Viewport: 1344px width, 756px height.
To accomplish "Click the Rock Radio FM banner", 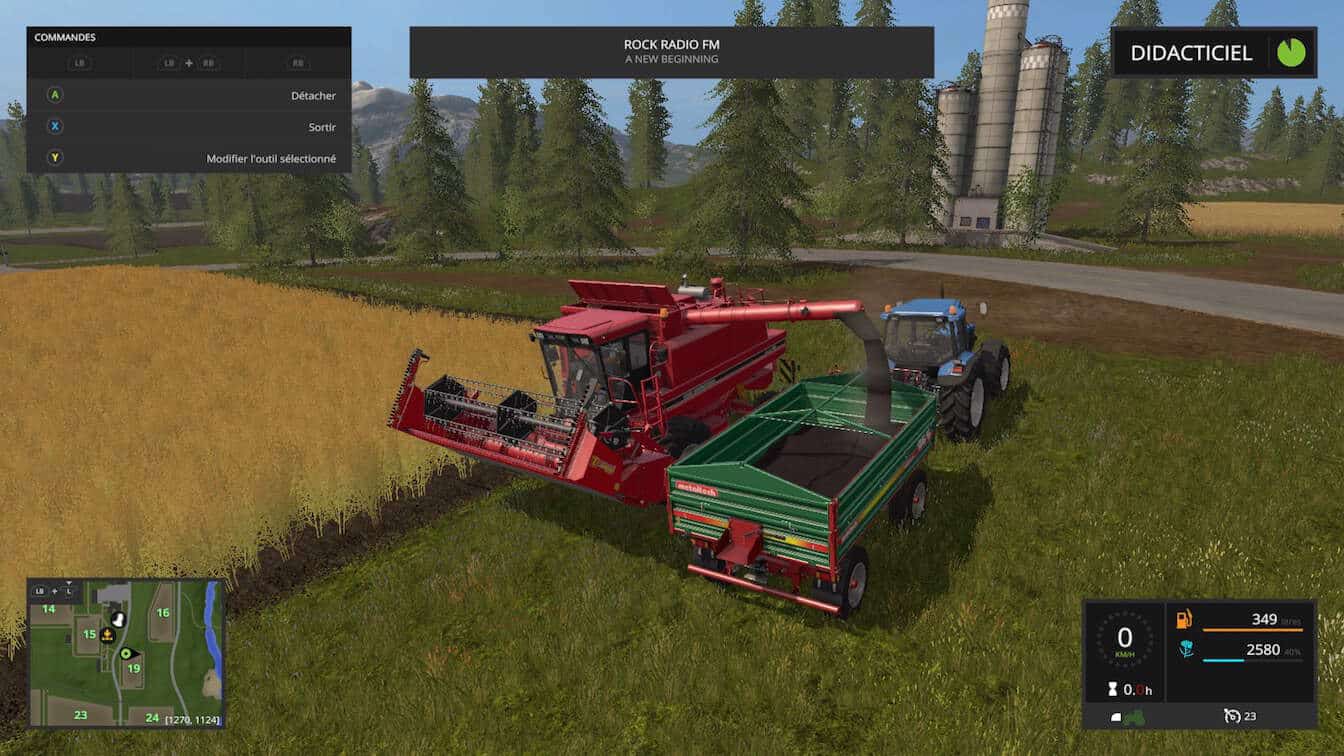I will click(671, 52).
